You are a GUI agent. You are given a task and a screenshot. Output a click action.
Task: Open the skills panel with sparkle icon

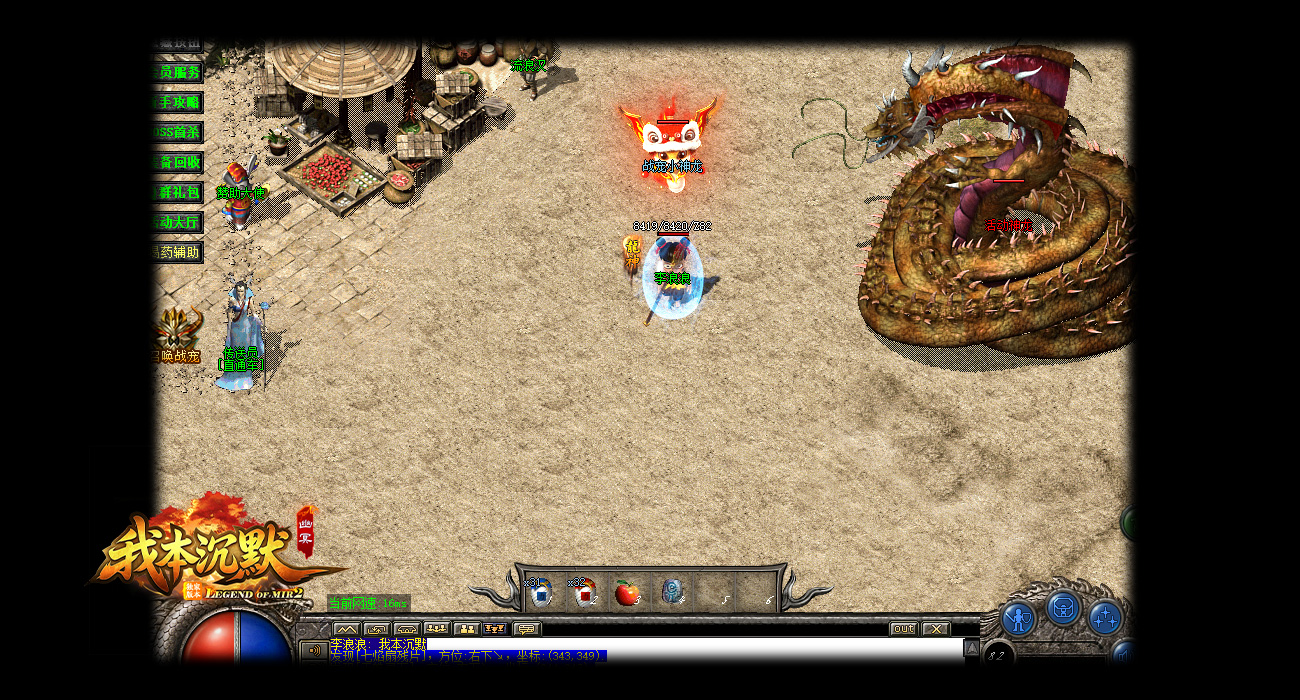pyautogui.click(x=1104, y=617)
